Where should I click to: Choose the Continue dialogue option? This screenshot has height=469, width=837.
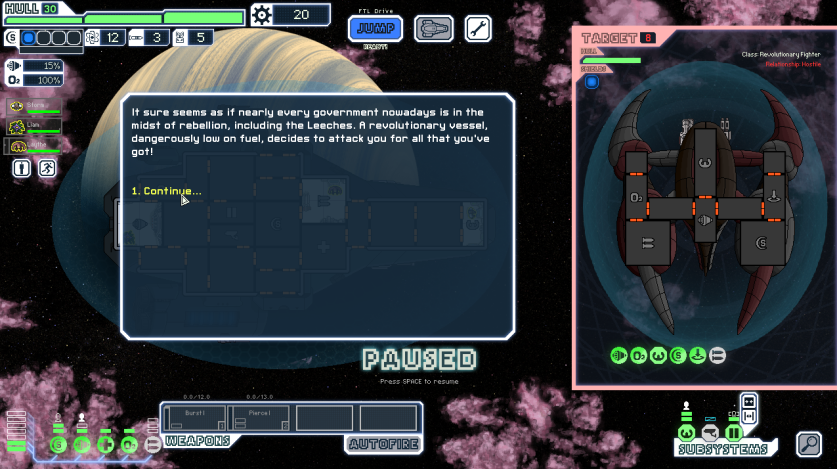tap(167, 191)
